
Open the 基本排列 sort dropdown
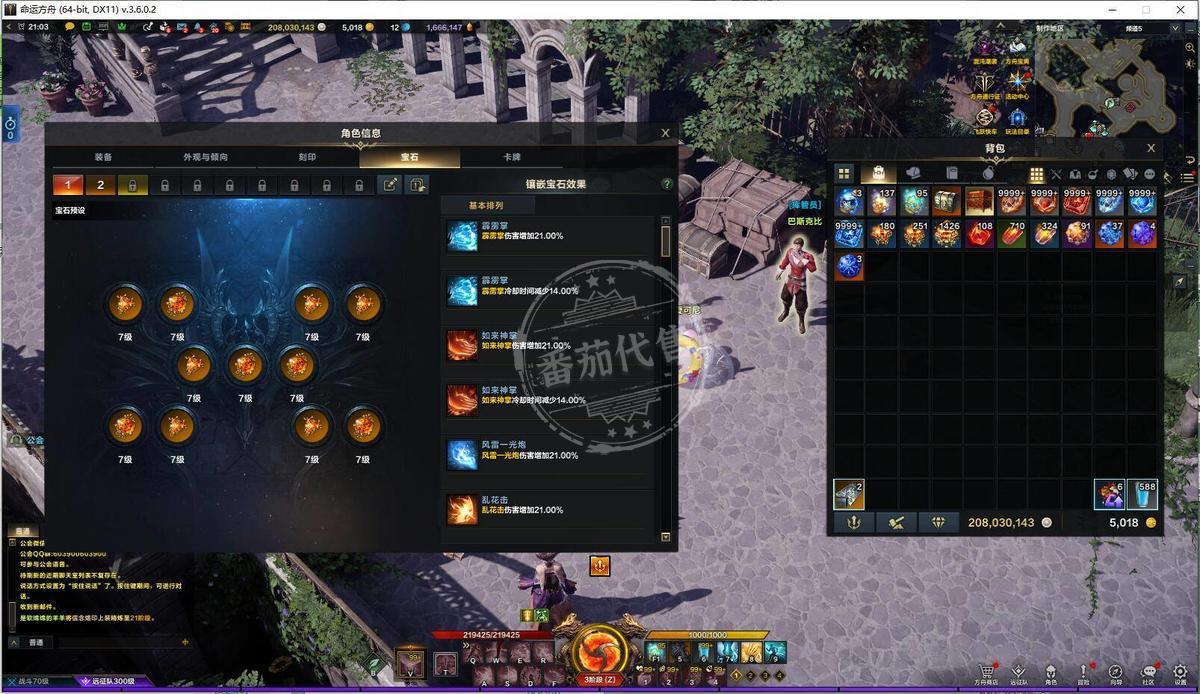pyautogui.click(x=487, y=205)
